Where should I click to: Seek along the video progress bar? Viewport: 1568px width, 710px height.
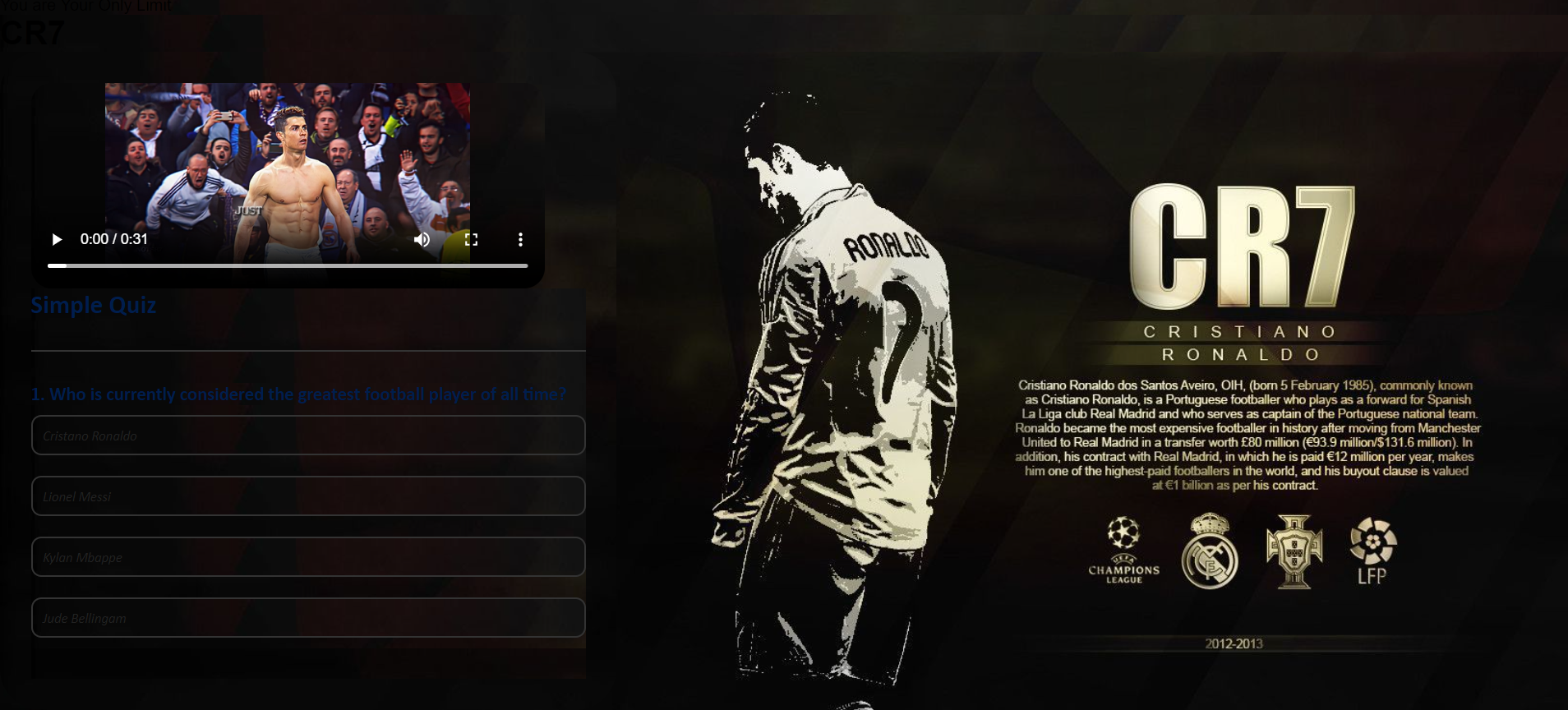click(288, 265)
